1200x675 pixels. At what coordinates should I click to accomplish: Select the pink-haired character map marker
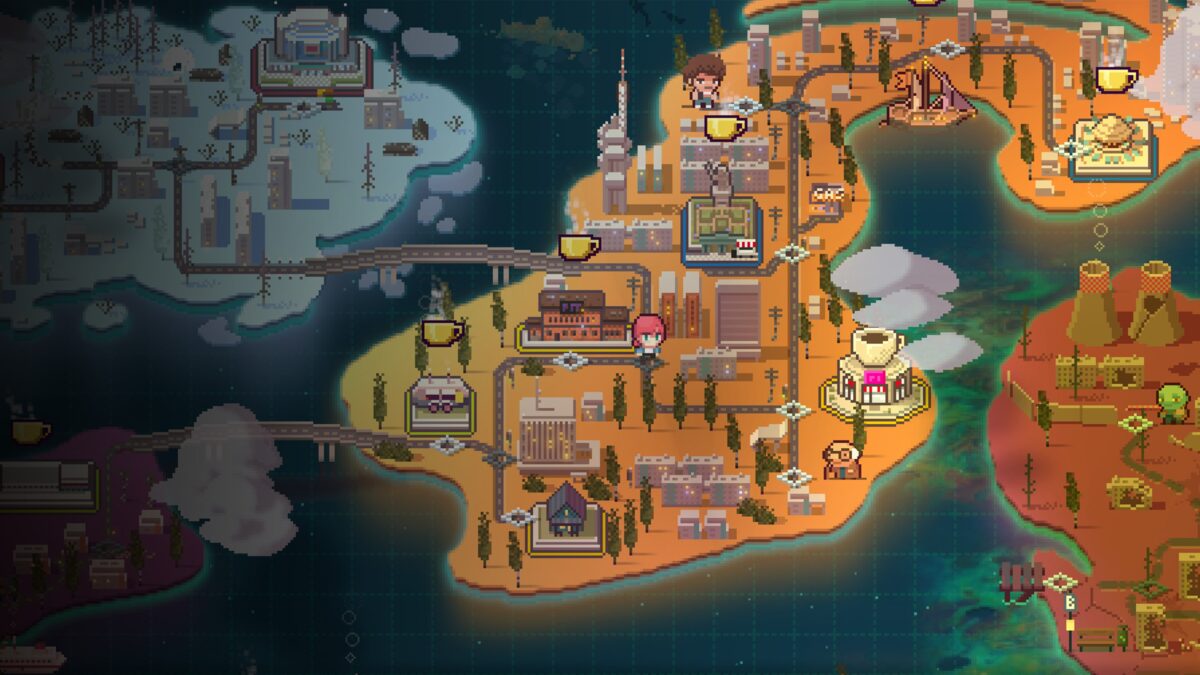(x=649, y=336)
